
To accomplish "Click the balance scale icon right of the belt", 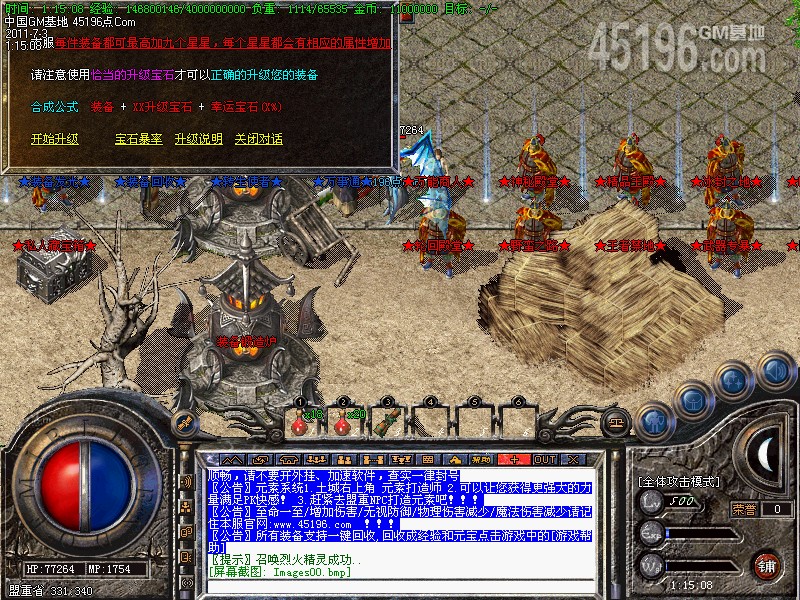I will [x=616, y=423].
